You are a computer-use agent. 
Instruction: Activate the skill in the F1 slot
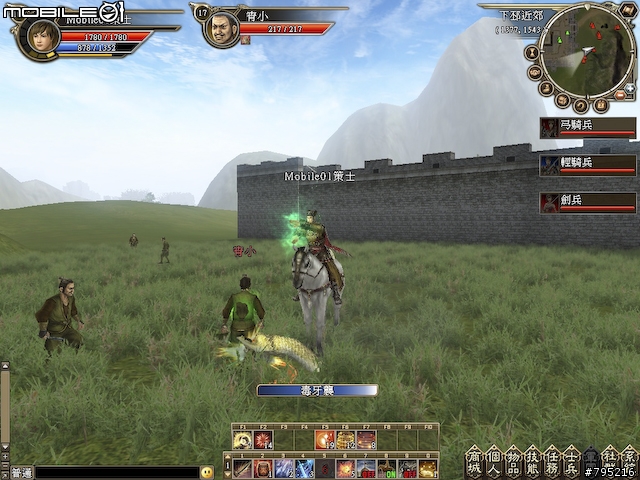click(x=242, y=439)
